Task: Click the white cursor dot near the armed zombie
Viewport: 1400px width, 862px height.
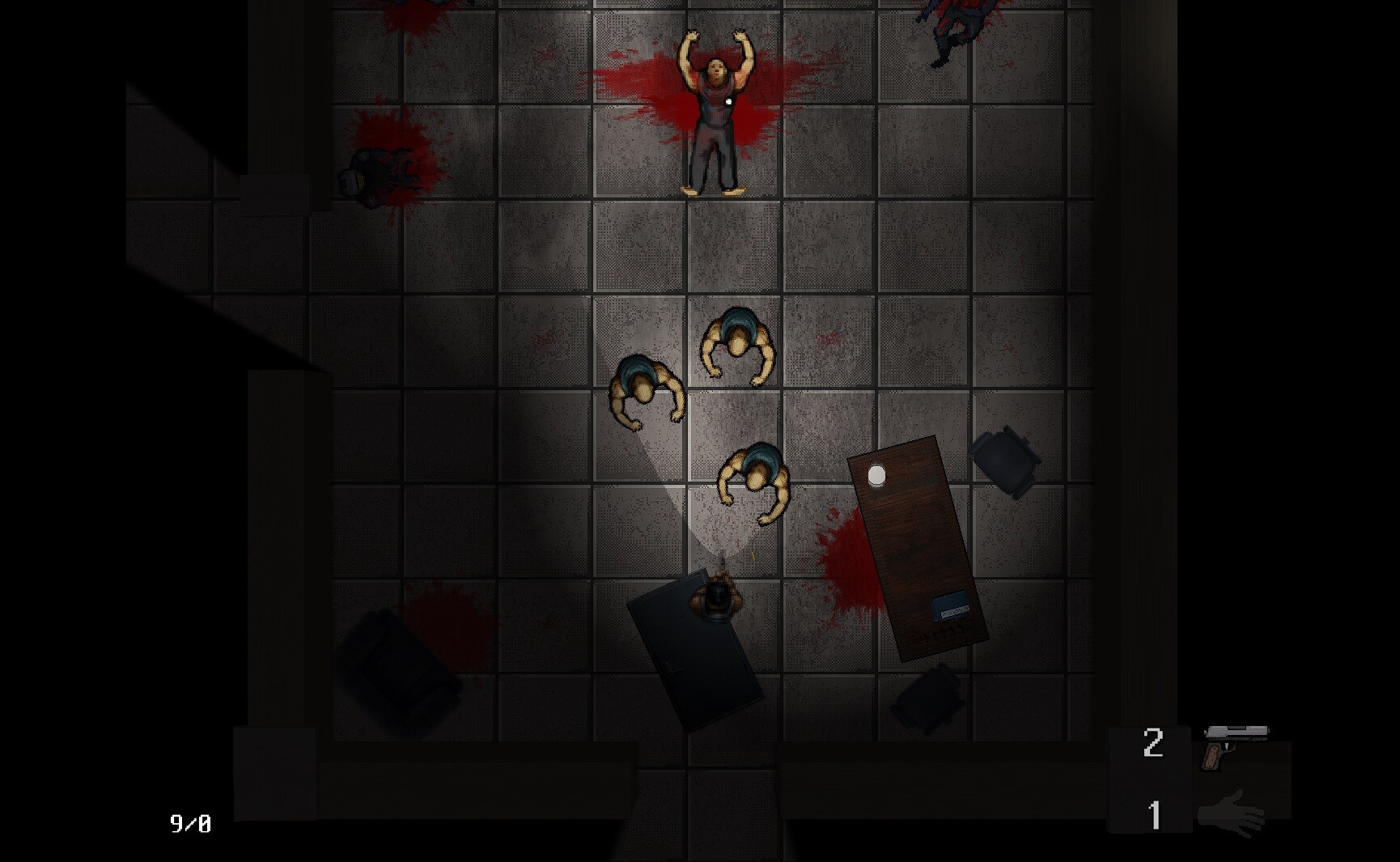Action: pyautogui.click(x=728, y=100)
